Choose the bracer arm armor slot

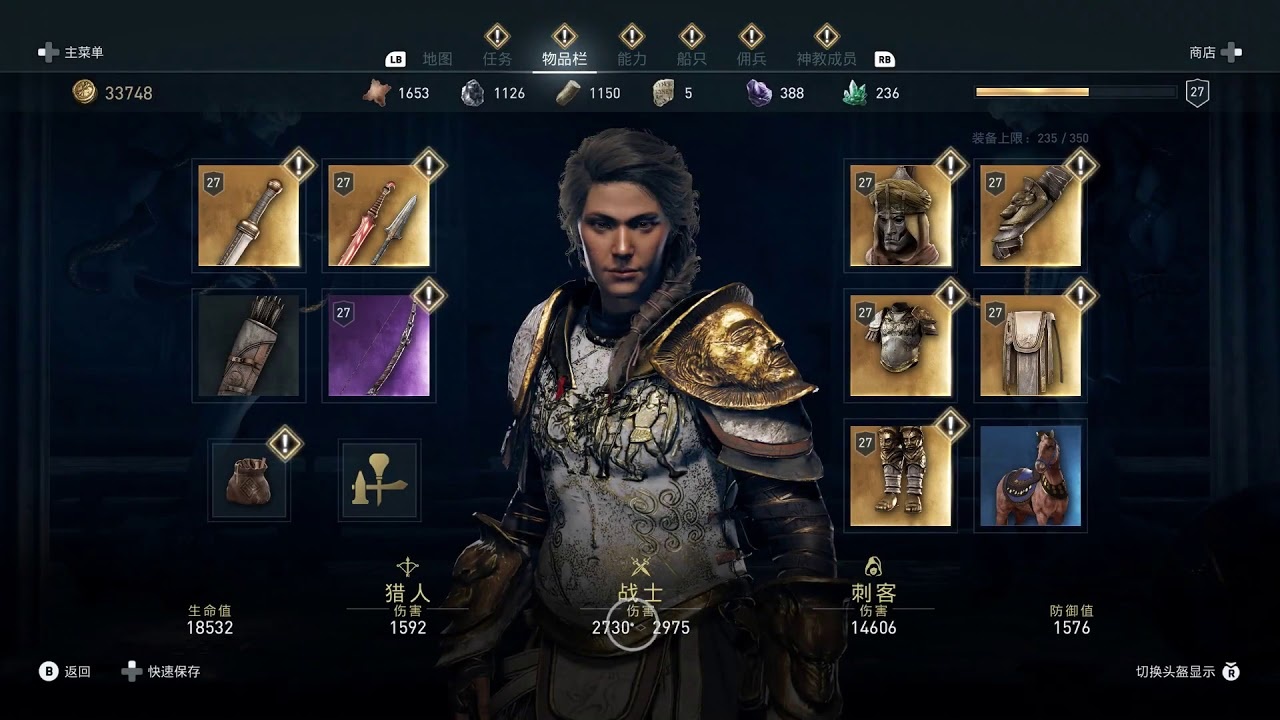click(x=1030, y=216)
